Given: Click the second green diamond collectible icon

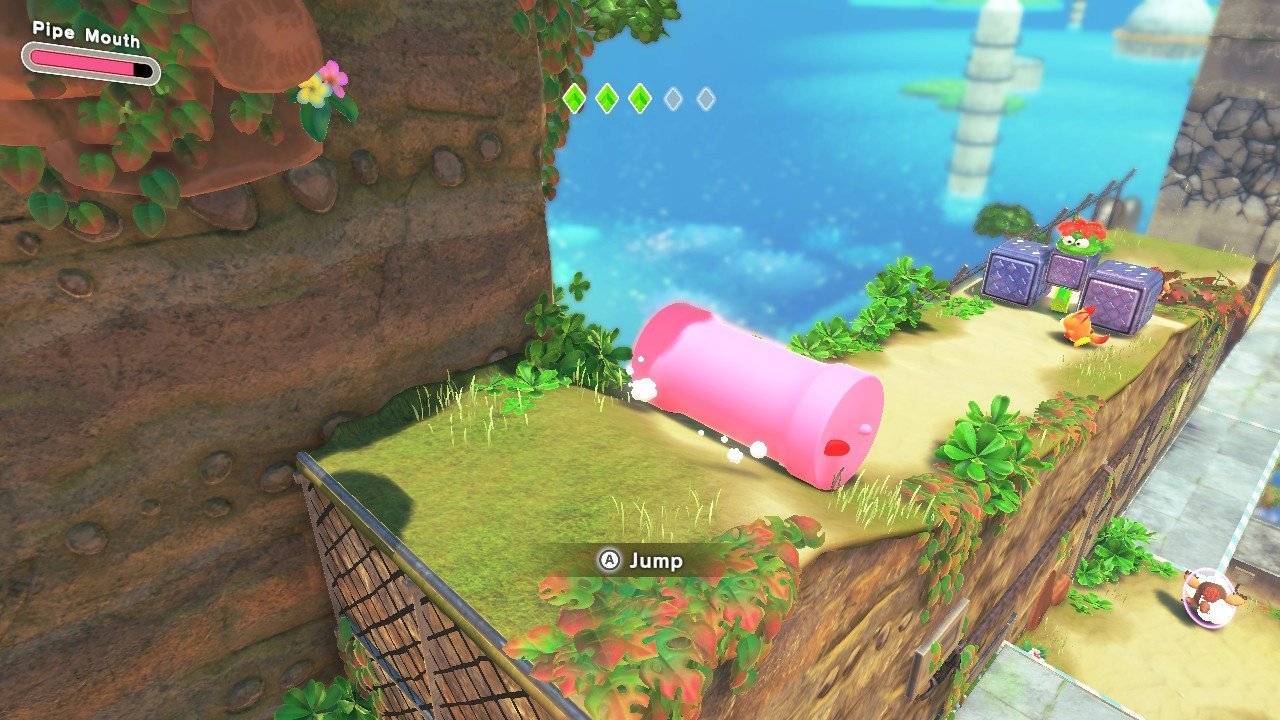Looking at the screenshot, I should [x=607, y=98].
